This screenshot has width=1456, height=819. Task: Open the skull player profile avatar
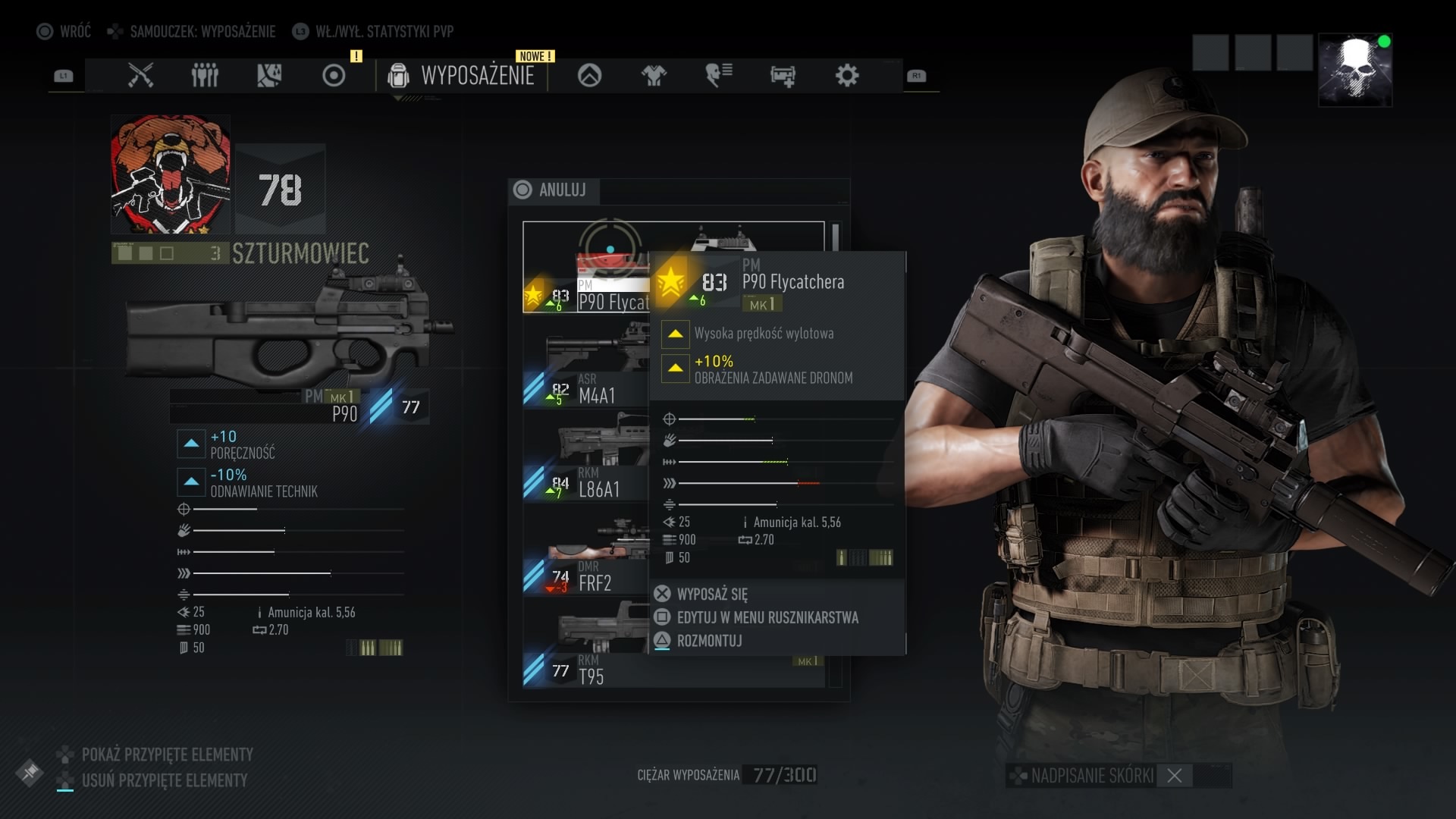1355,70
